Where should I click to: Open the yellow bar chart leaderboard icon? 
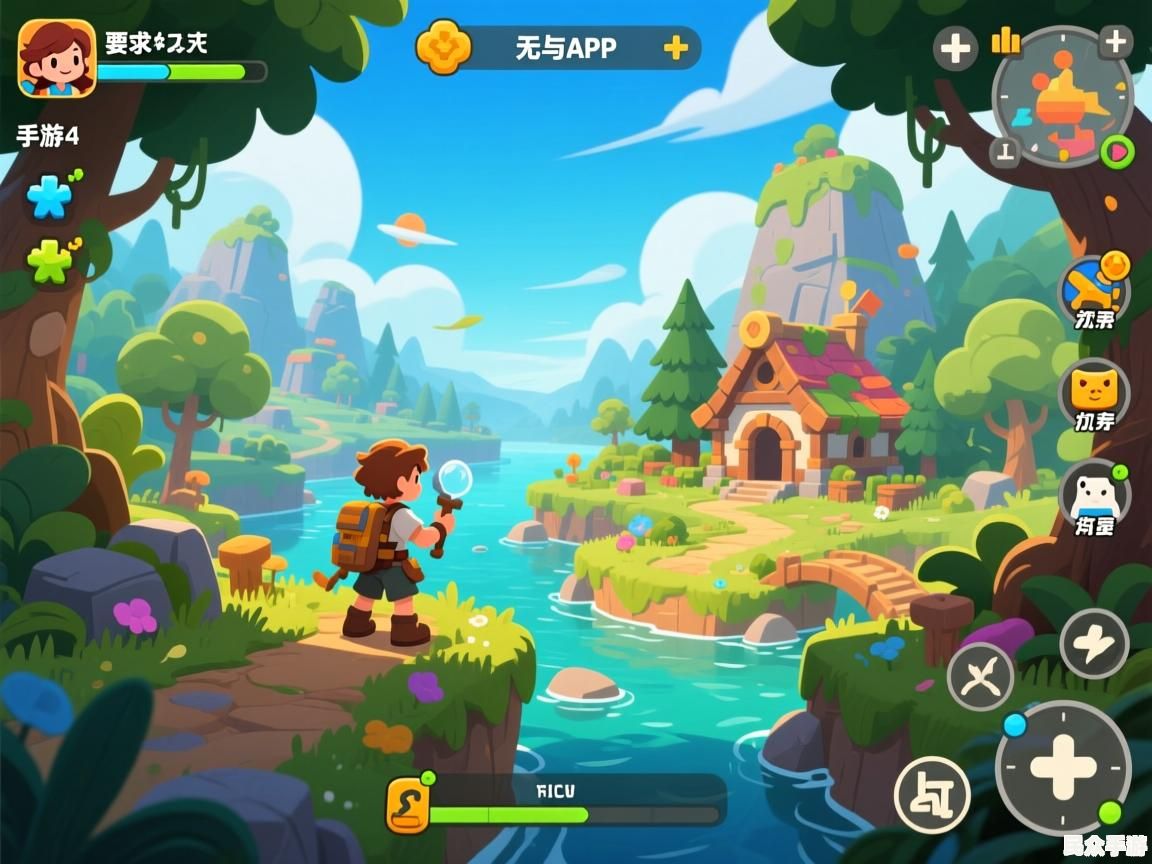pyautogui.click(x=1004, y=40)
